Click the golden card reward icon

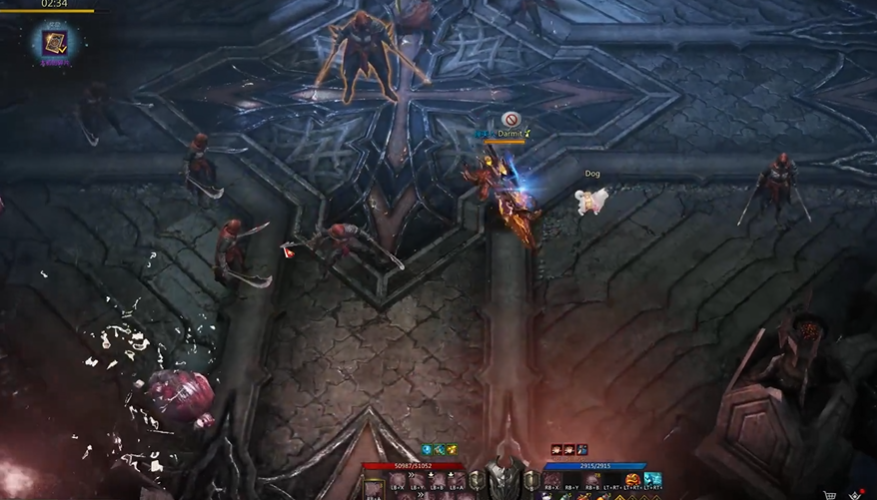pyautogui.click(x=52, y=42)
